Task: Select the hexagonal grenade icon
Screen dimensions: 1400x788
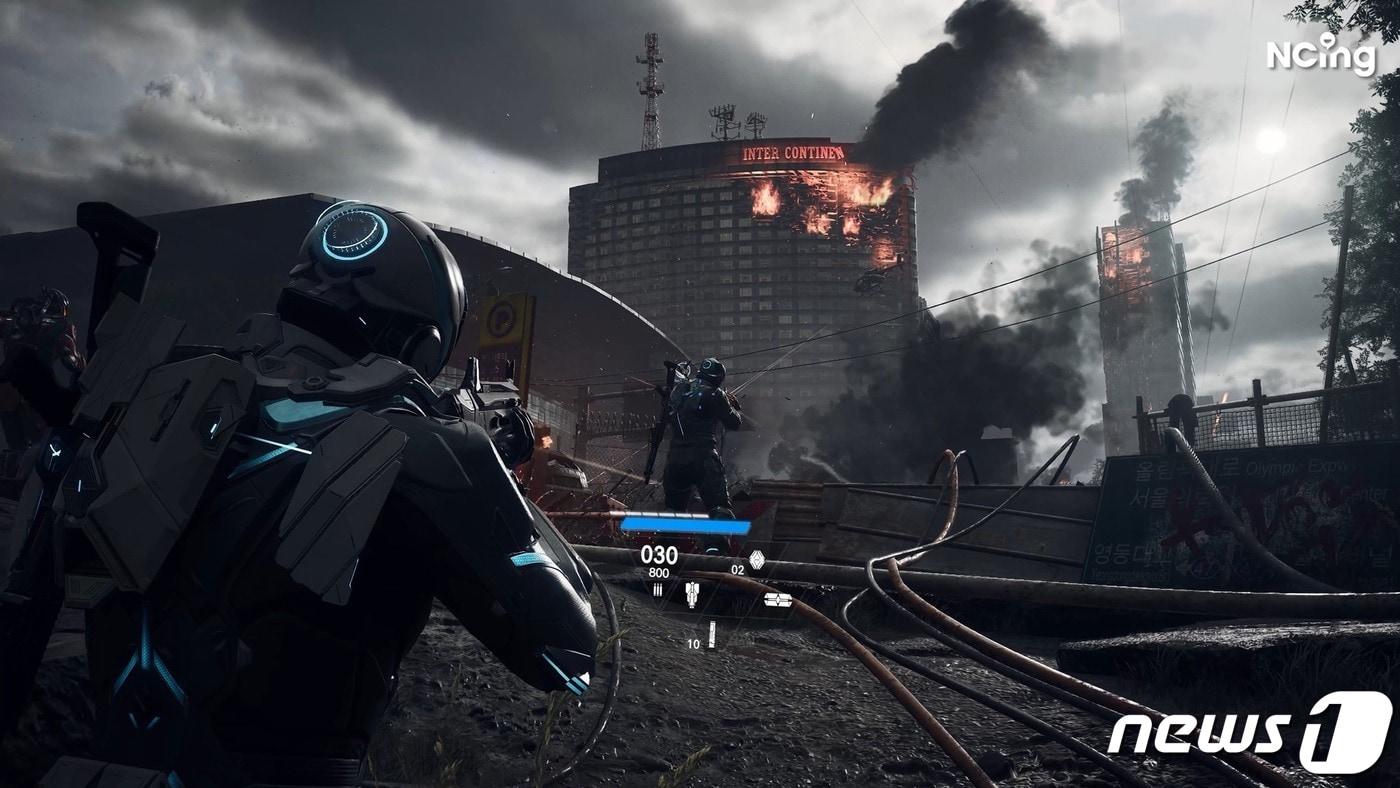Action: [757, 560]
